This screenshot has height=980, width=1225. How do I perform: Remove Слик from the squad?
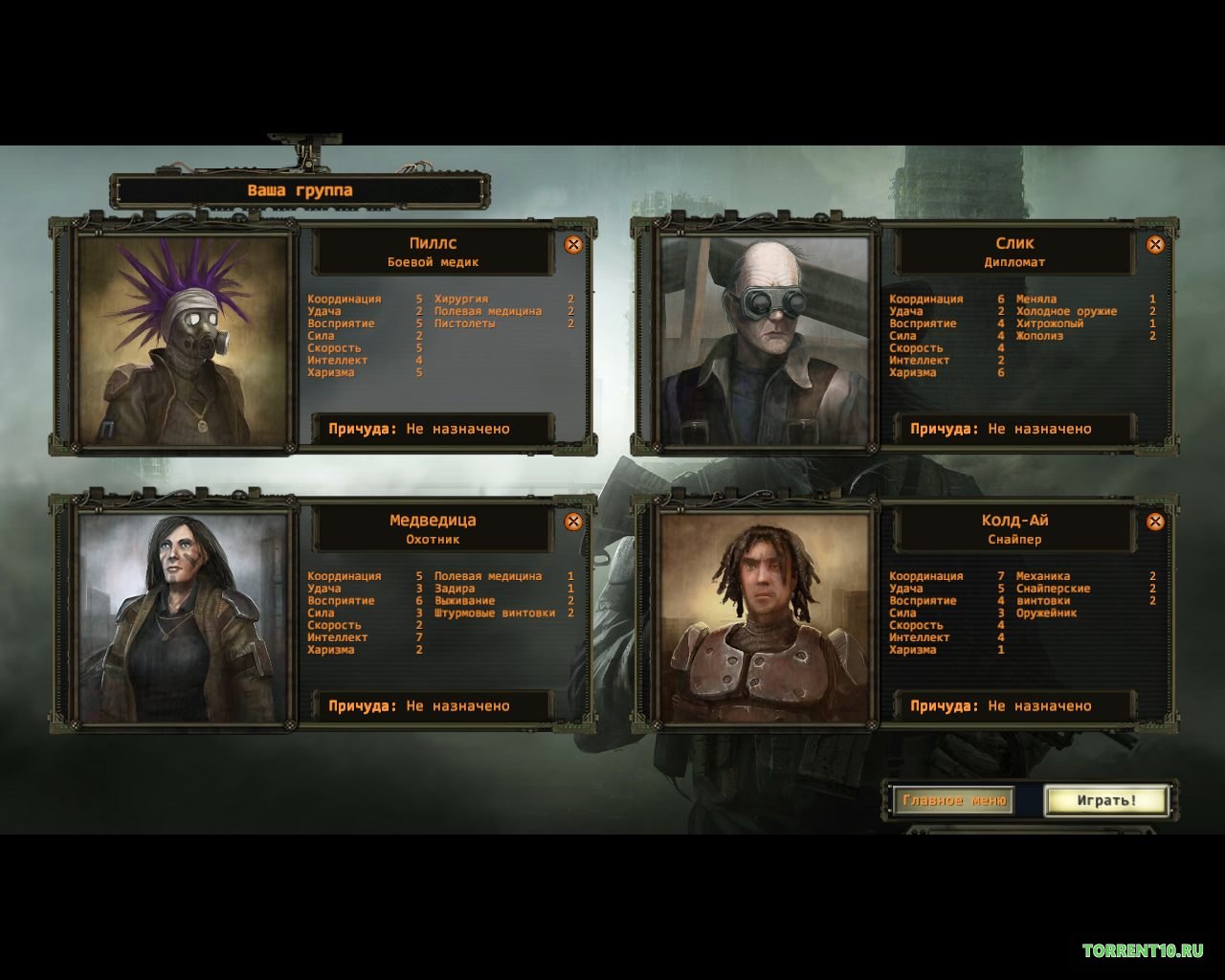point(1155,245)
